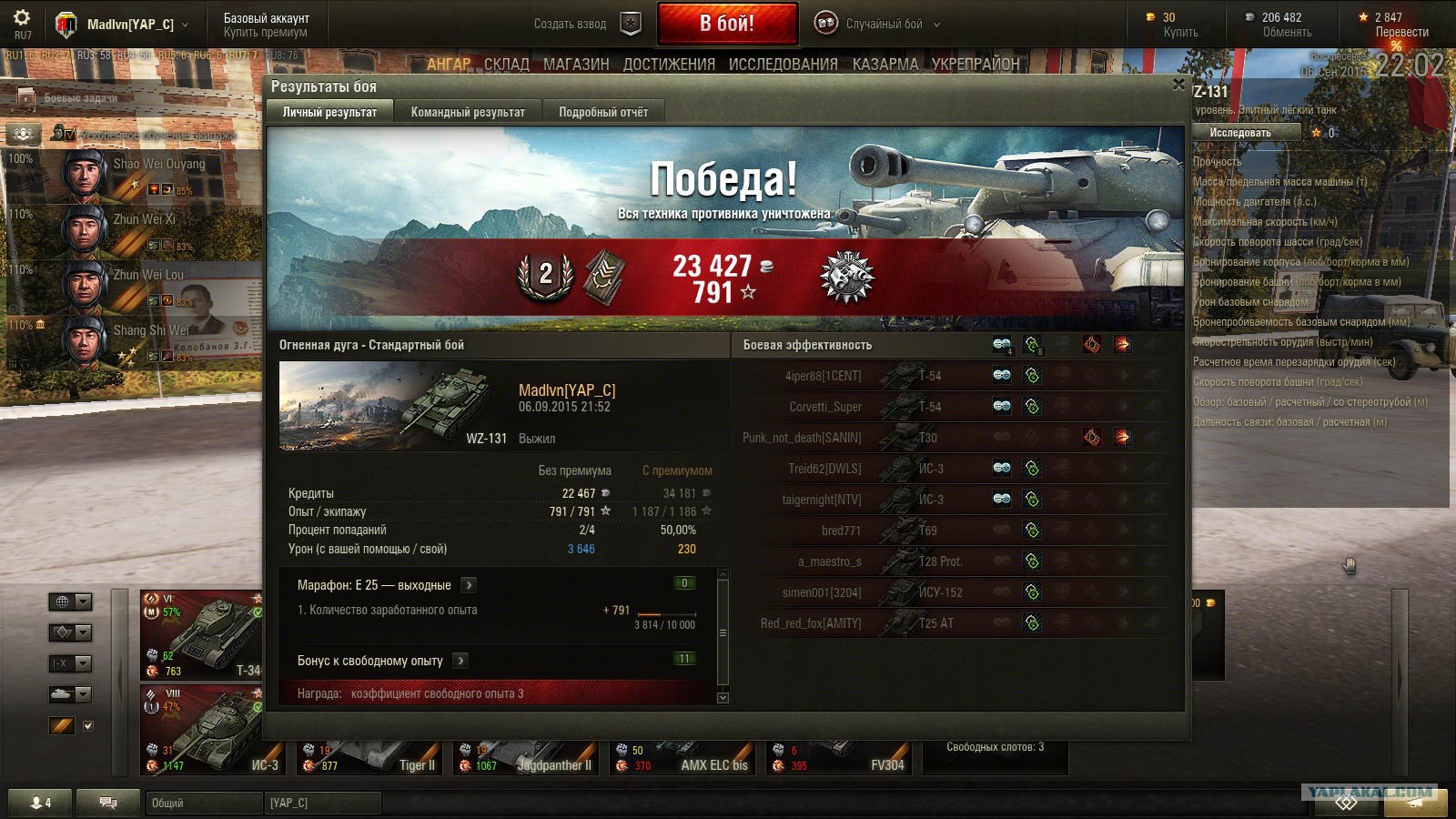
Task: Expand the Марафон: E 25 mission details arrow
Action: pos(468,585)
